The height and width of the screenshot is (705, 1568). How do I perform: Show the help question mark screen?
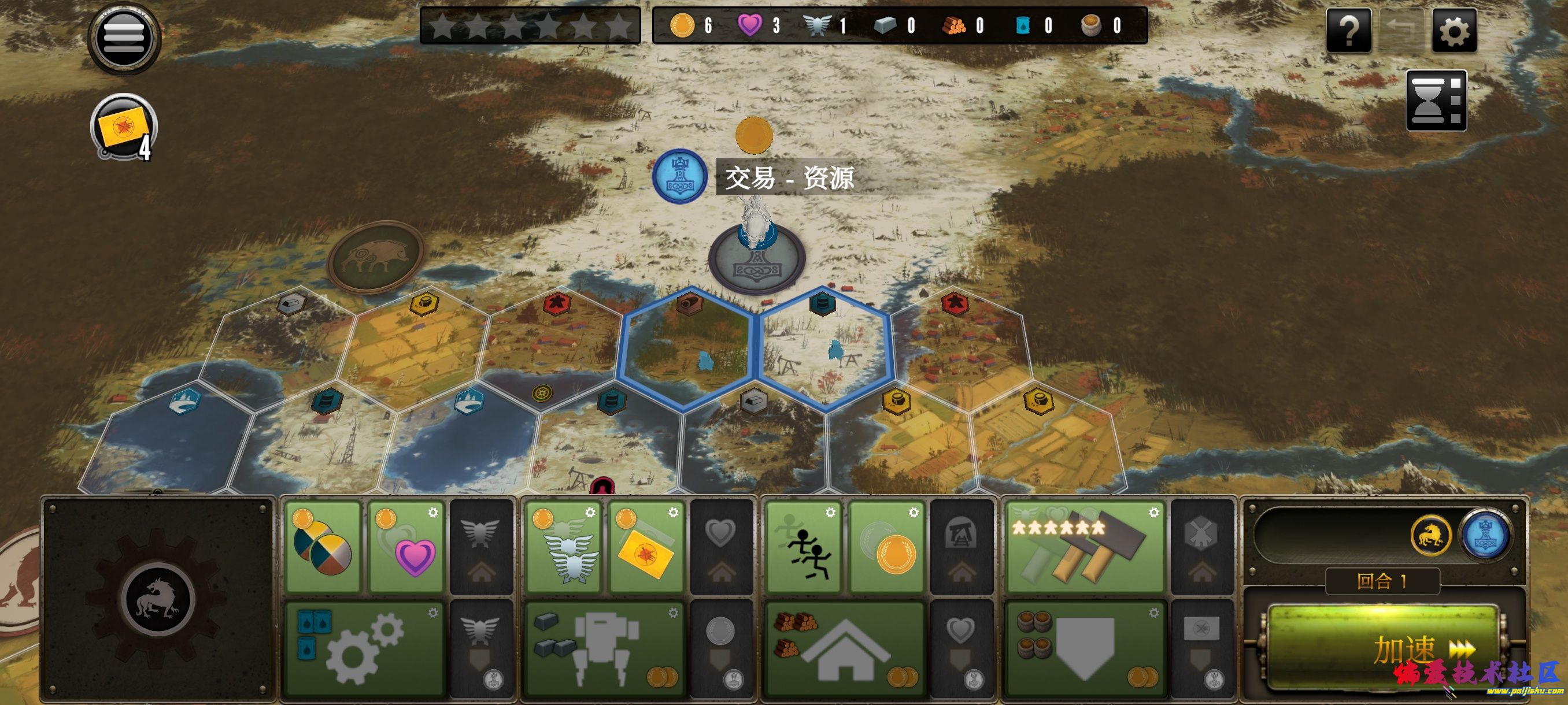pyautogui.click(x=1348, y=31)
